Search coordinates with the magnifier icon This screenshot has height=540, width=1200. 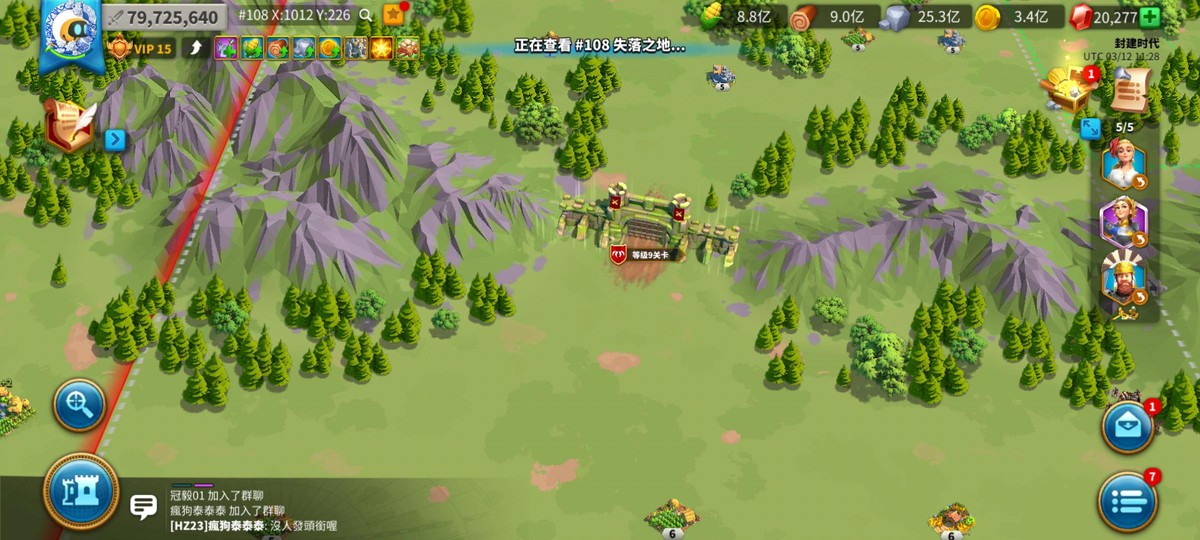367,16
